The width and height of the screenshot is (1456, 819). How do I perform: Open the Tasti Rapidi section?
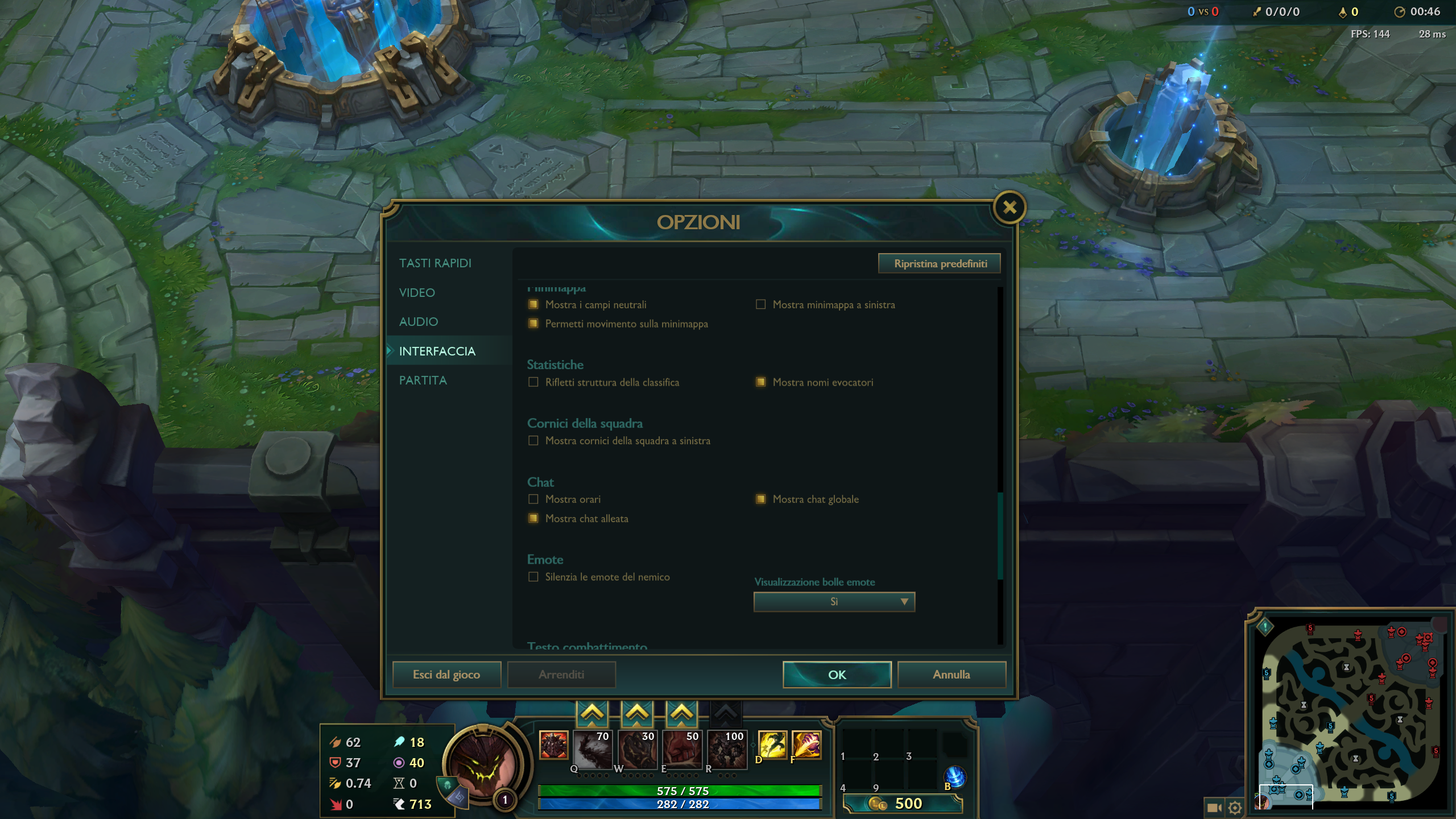[435, 263]
